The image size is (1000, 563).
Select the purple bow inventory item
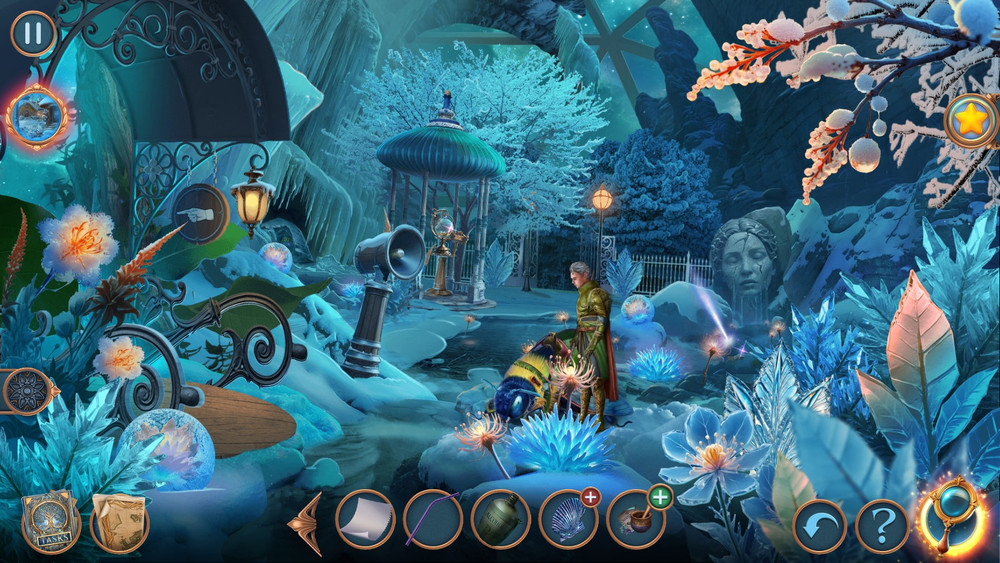[433, 519]
